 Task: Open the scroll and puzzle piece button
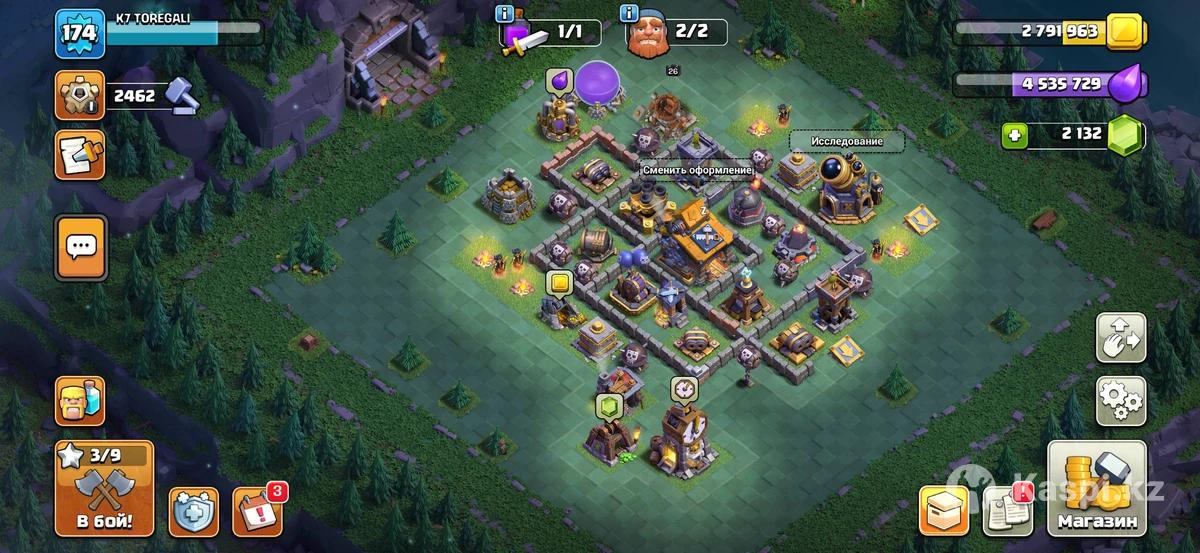(79, 155)
